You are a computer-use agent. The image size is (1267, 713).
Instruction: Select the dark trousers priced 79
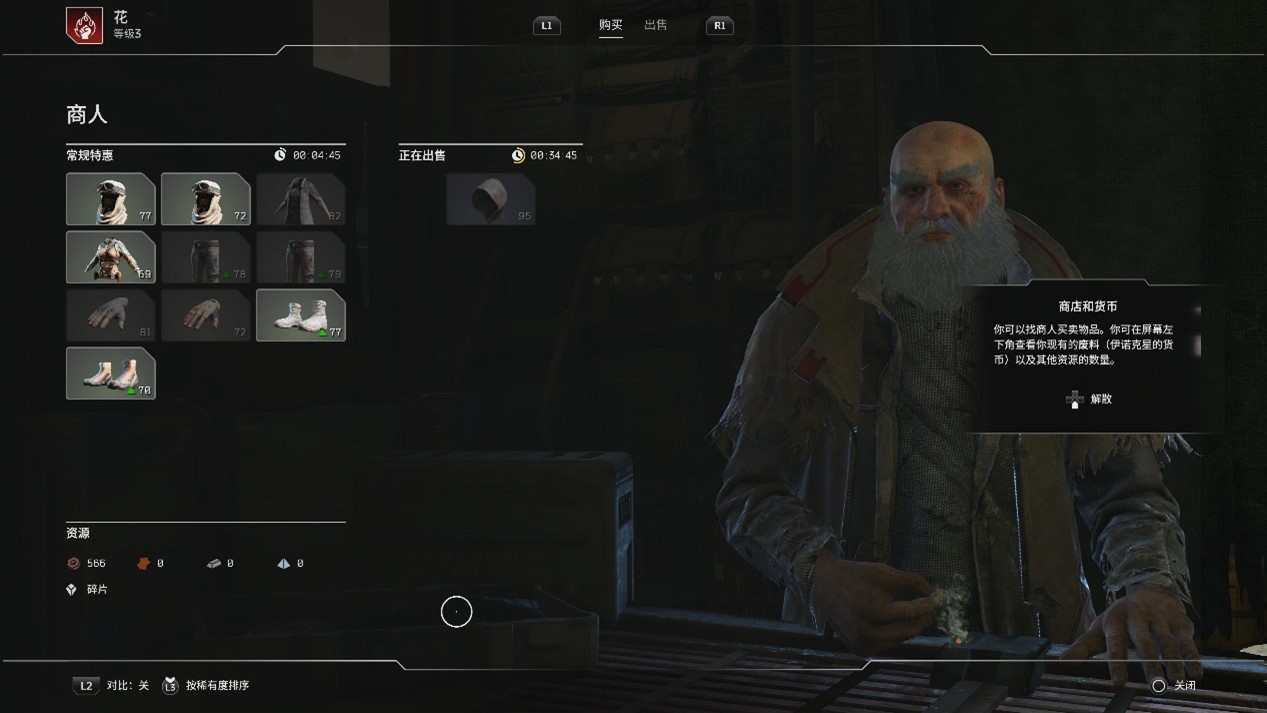click(x=300, y=257)
